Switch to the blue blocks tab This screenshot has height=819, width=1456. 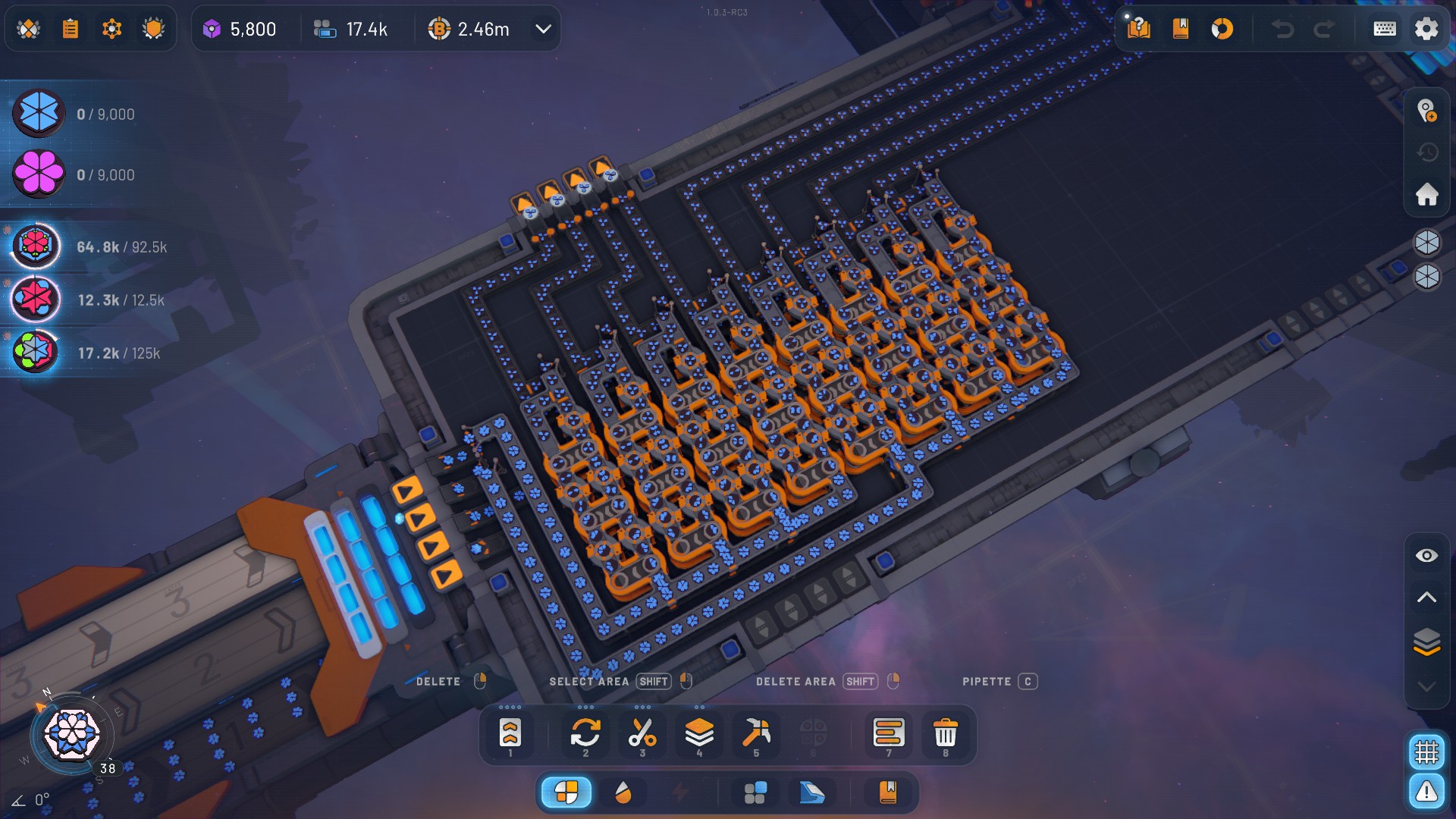(755, 792)
